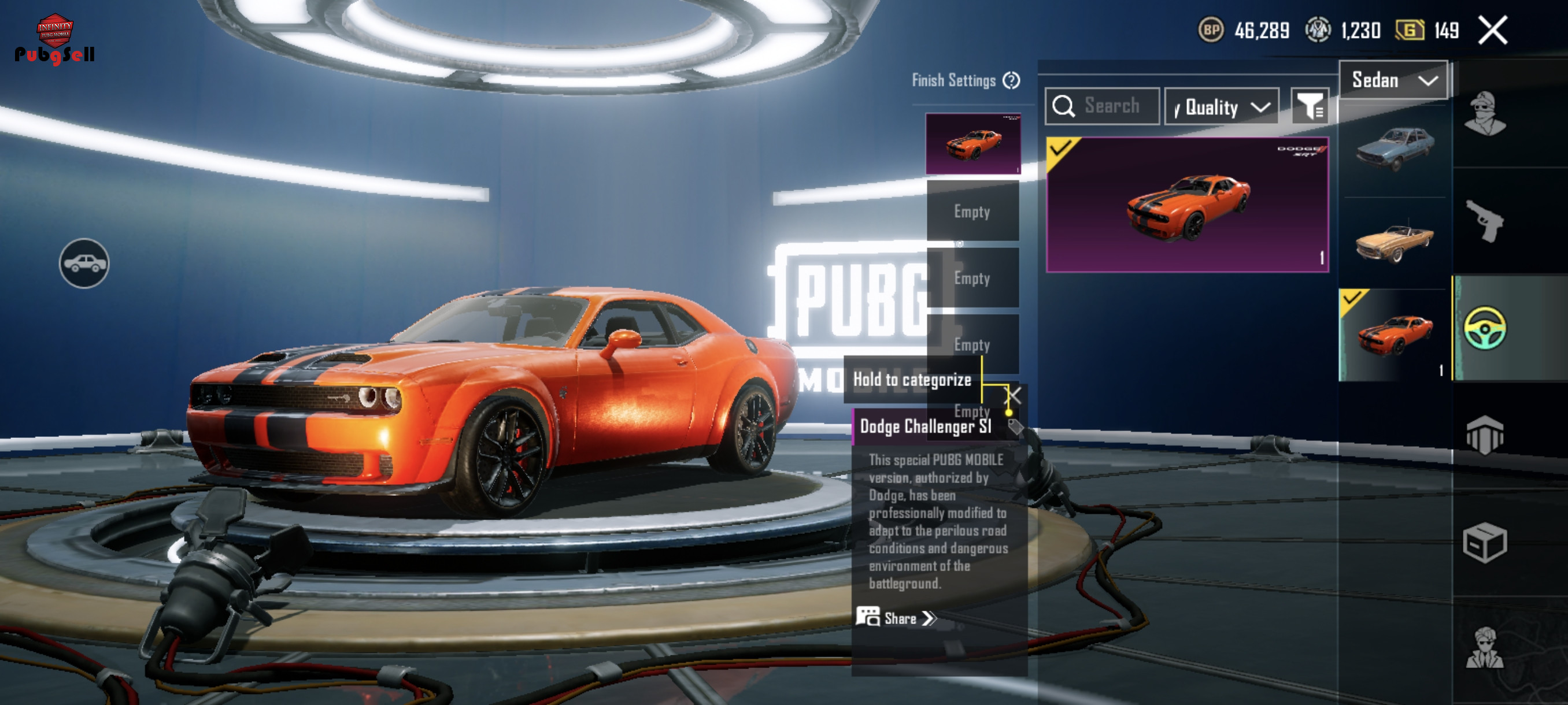Switch to the character outfit tab
The width and height of the screenshot is (1568, 705).
pyautogui.click(x=1485, y=114)
